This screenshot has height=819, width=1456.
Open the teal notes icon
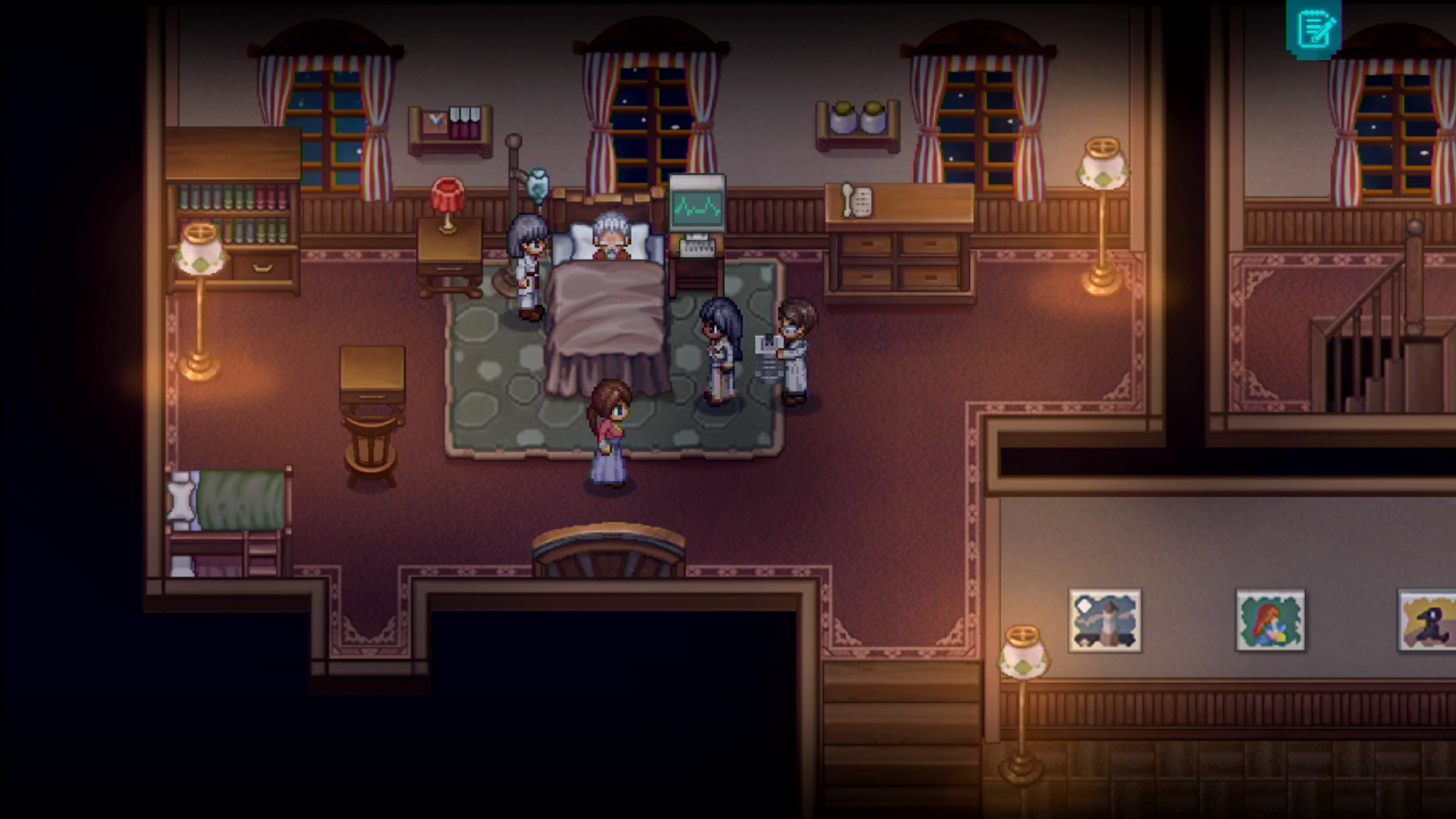point(1313,29)
